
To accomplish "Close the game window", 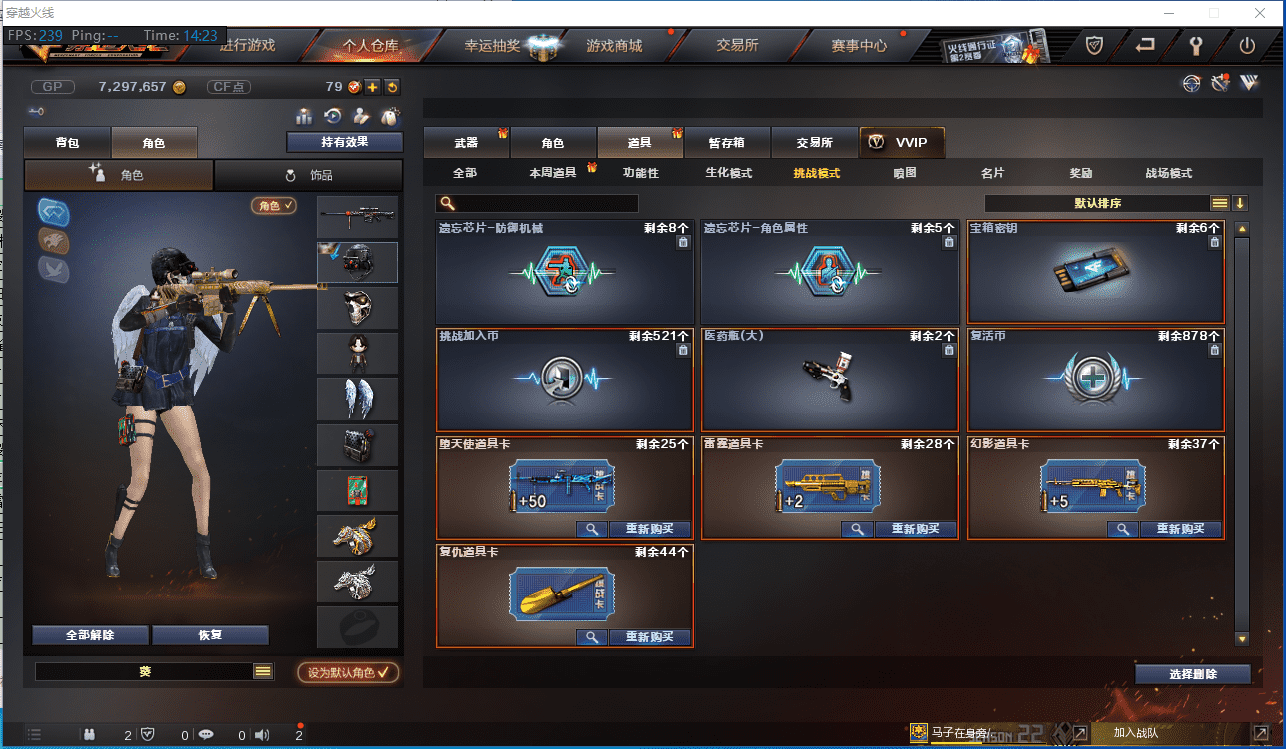I will click(1259, 13).
